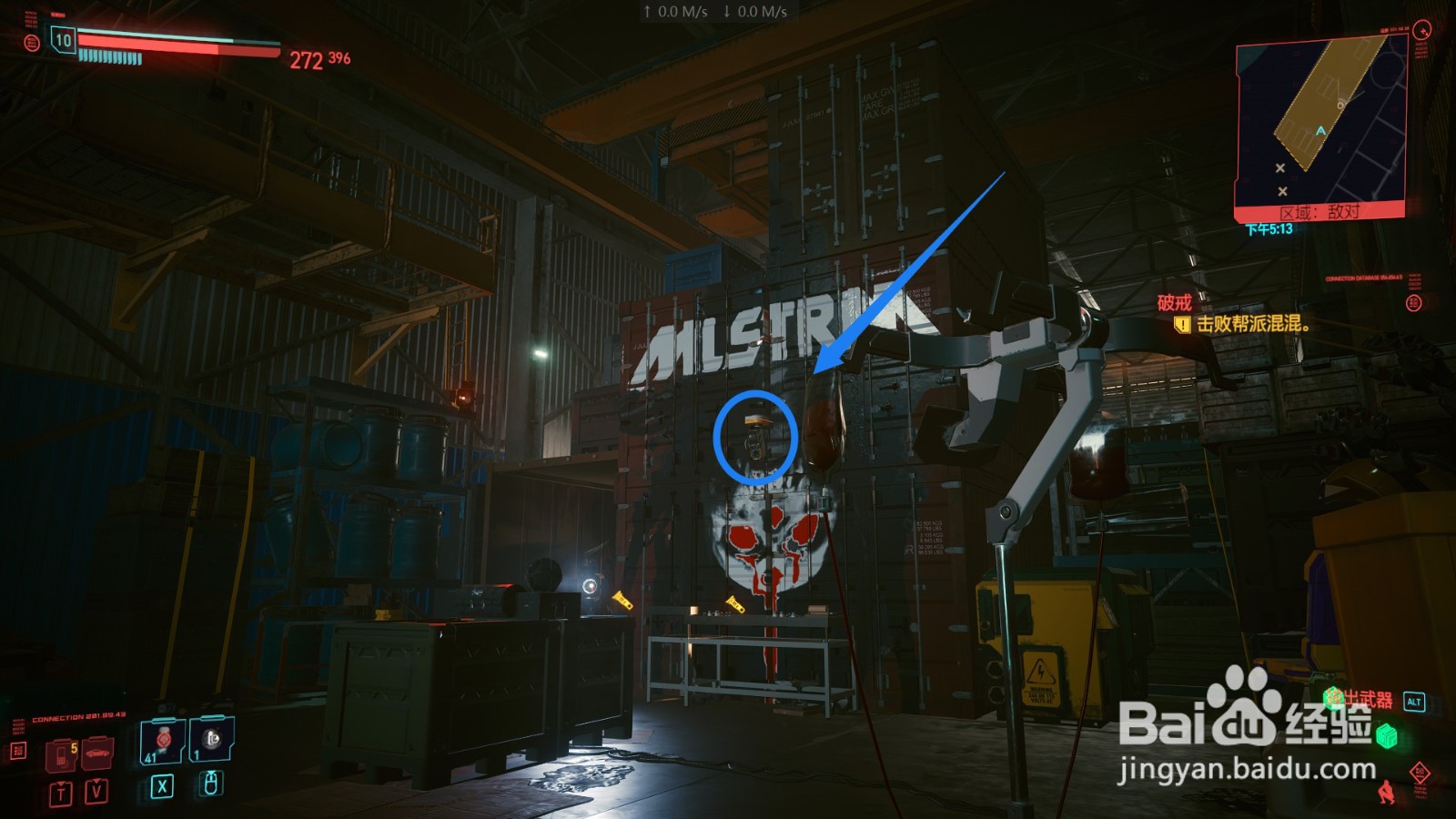Click the quest objective 击败帮派混混
This screenshot has height=819, width=1456.
[x=1252, y=323]
